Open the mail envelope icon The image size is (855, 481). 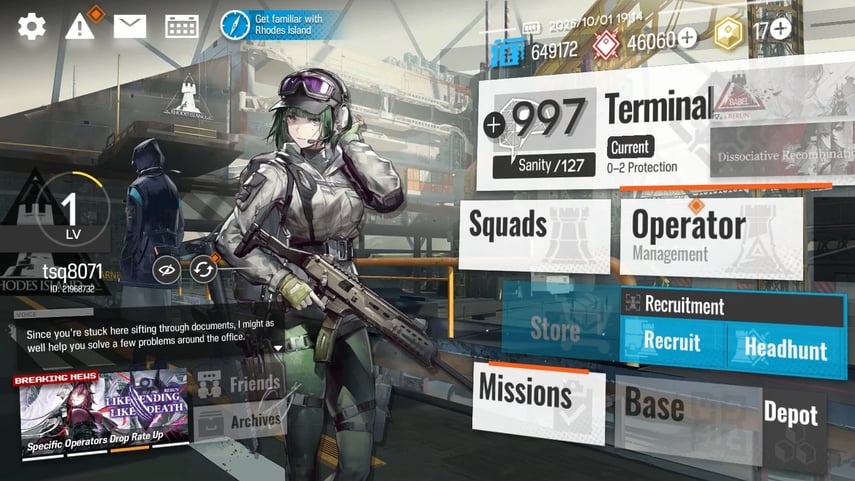point(130,26)
